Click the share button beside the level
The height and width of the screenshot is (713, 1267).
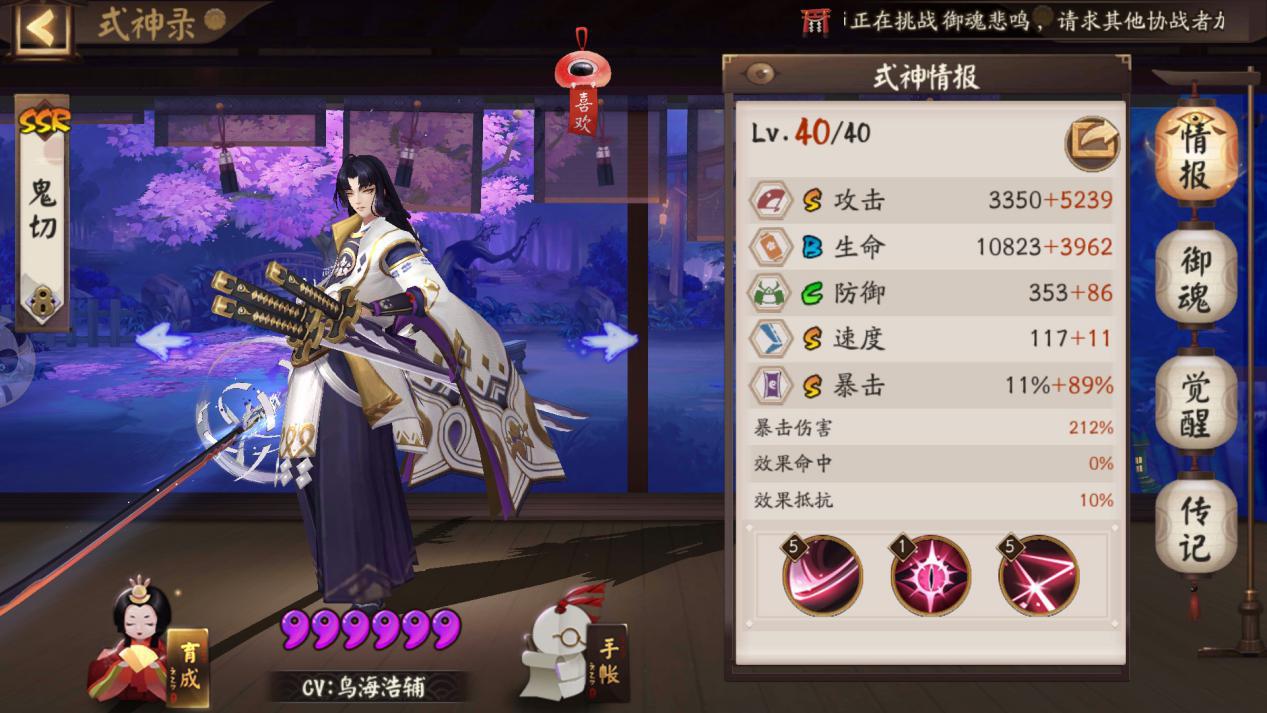[x=1090, y=142]
